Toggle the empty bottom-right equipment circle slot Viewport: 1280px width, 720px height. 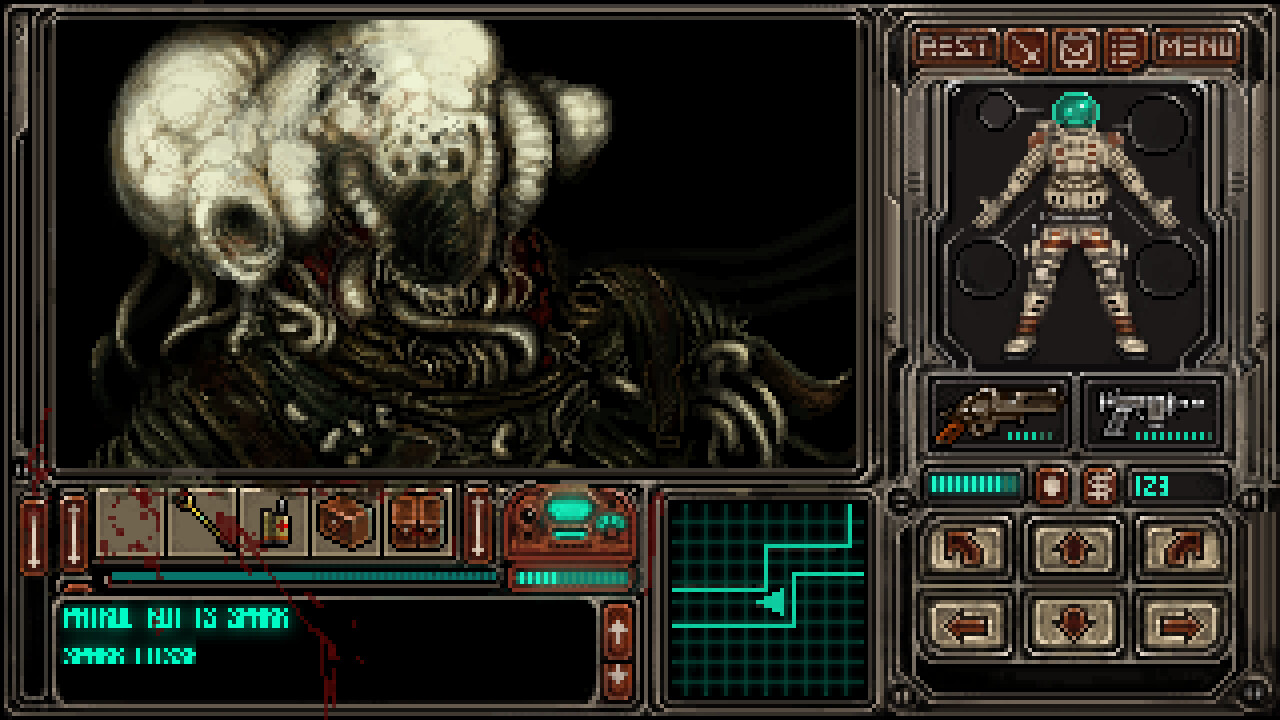coord(1165,270)
